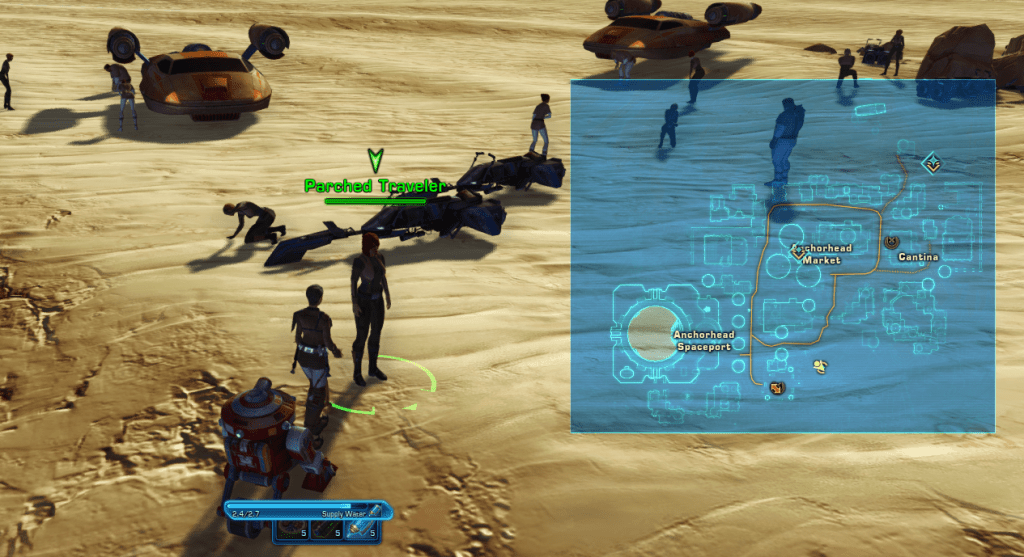Select the Cantina marker on the map
1024x557 pixels.
pyautogui.click(x=892, y=242)
